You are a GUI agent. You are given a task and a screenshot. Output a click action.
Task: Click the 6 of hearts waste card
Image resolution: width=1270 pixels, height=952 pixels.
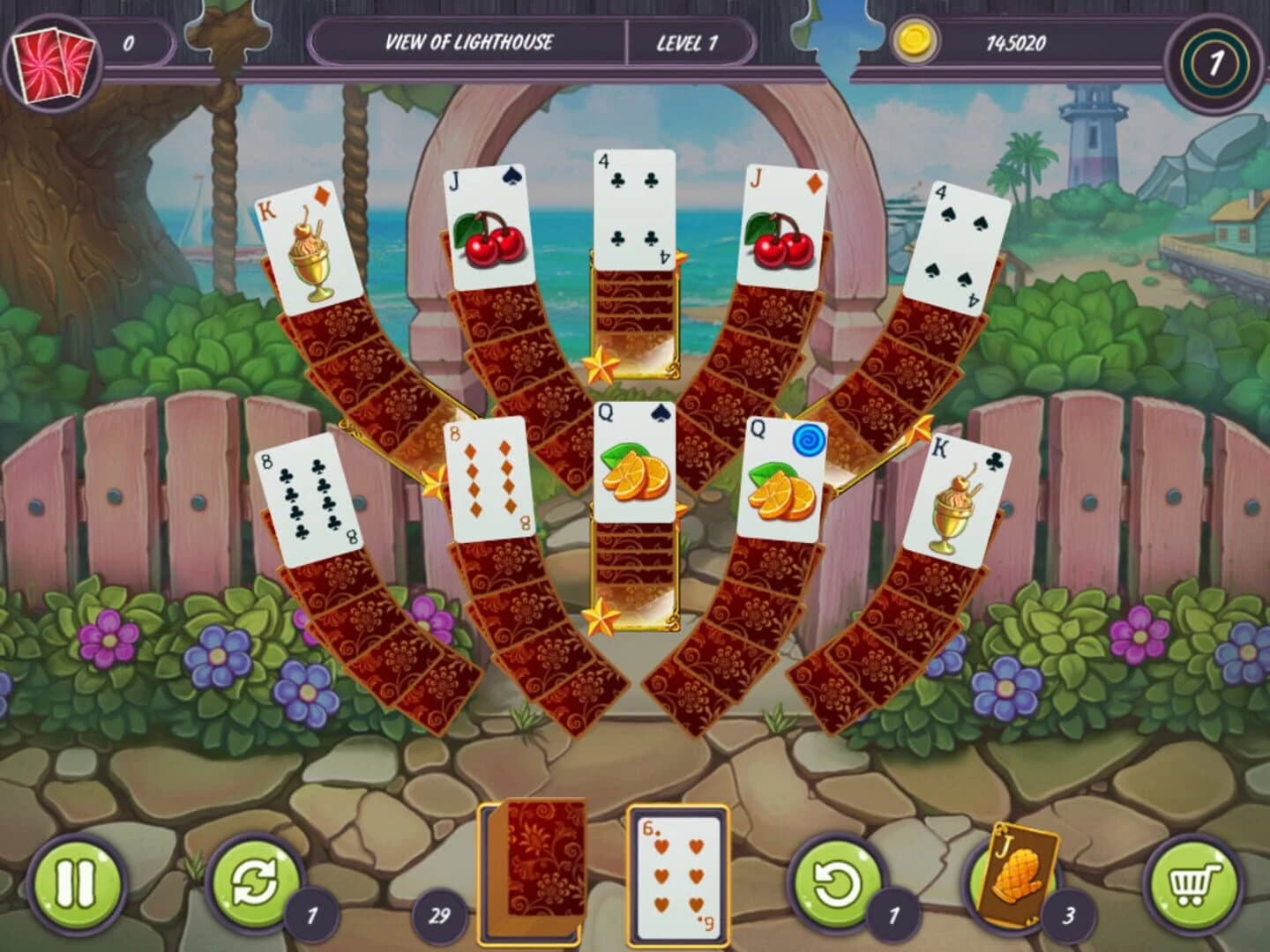pyautogui.click(x=676, y=873)
